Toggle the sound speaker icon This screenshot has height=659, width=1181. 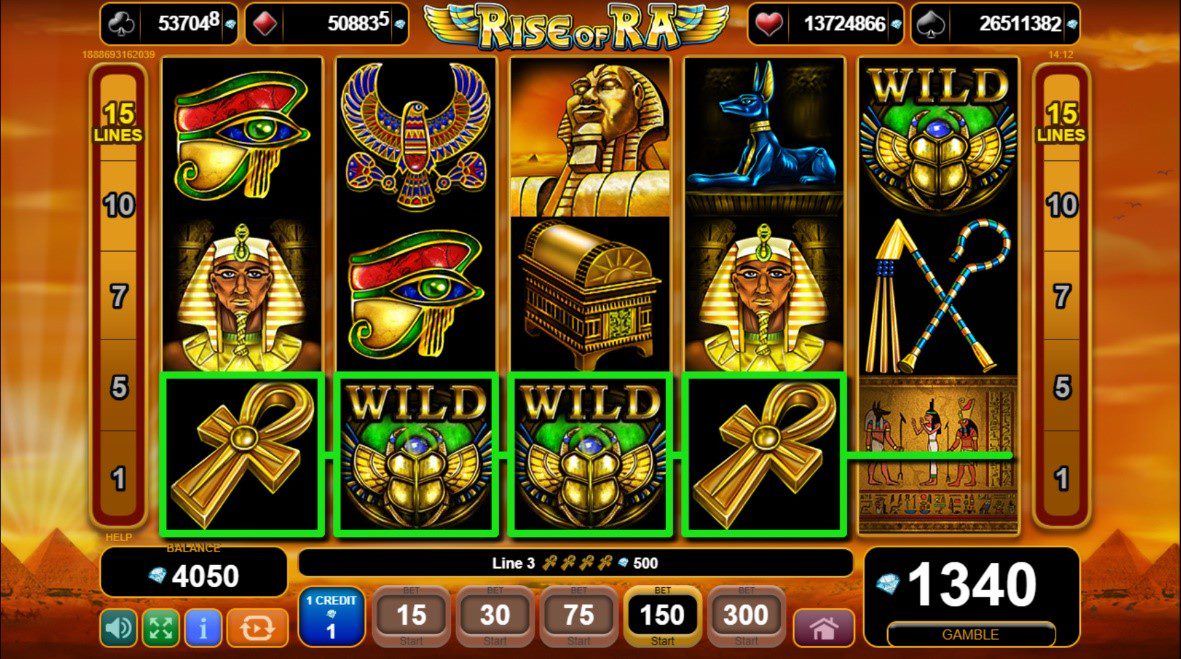tap(118, 628)
